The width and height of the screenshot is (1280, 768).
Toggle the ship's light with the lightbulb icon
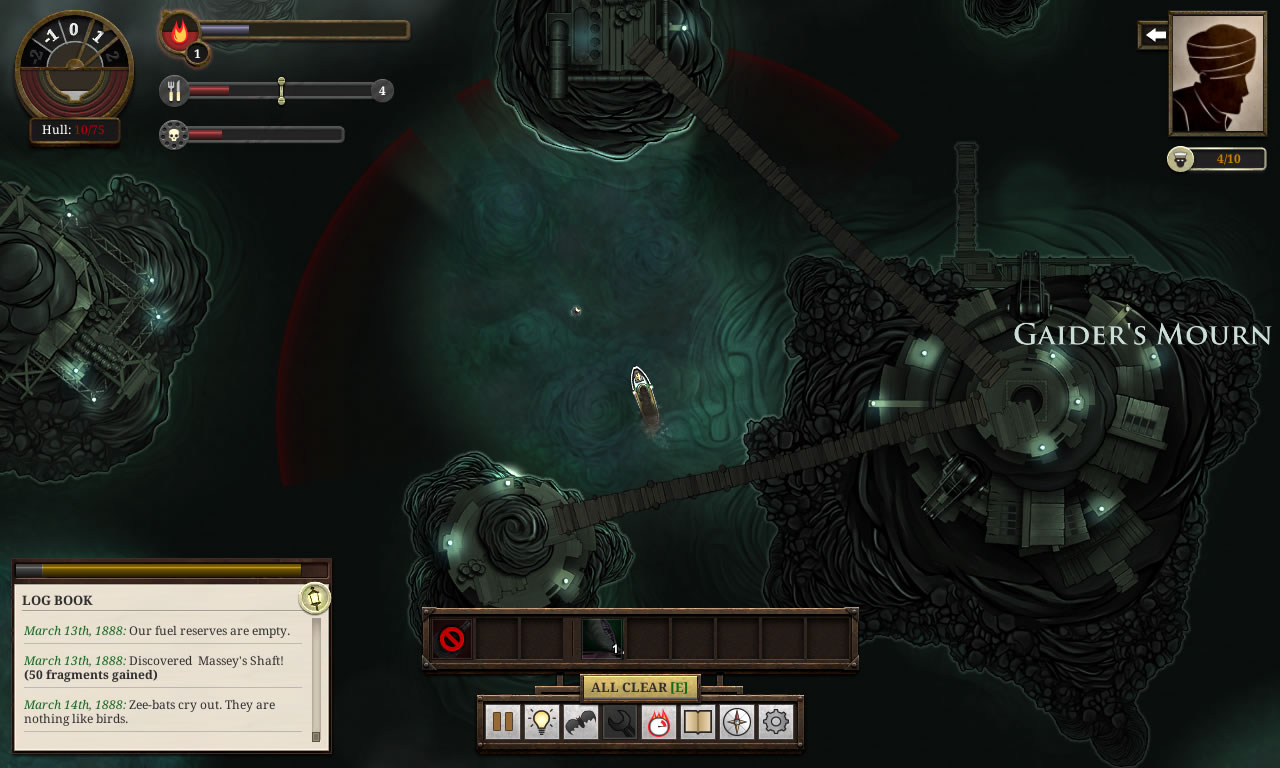click(542, 721)
